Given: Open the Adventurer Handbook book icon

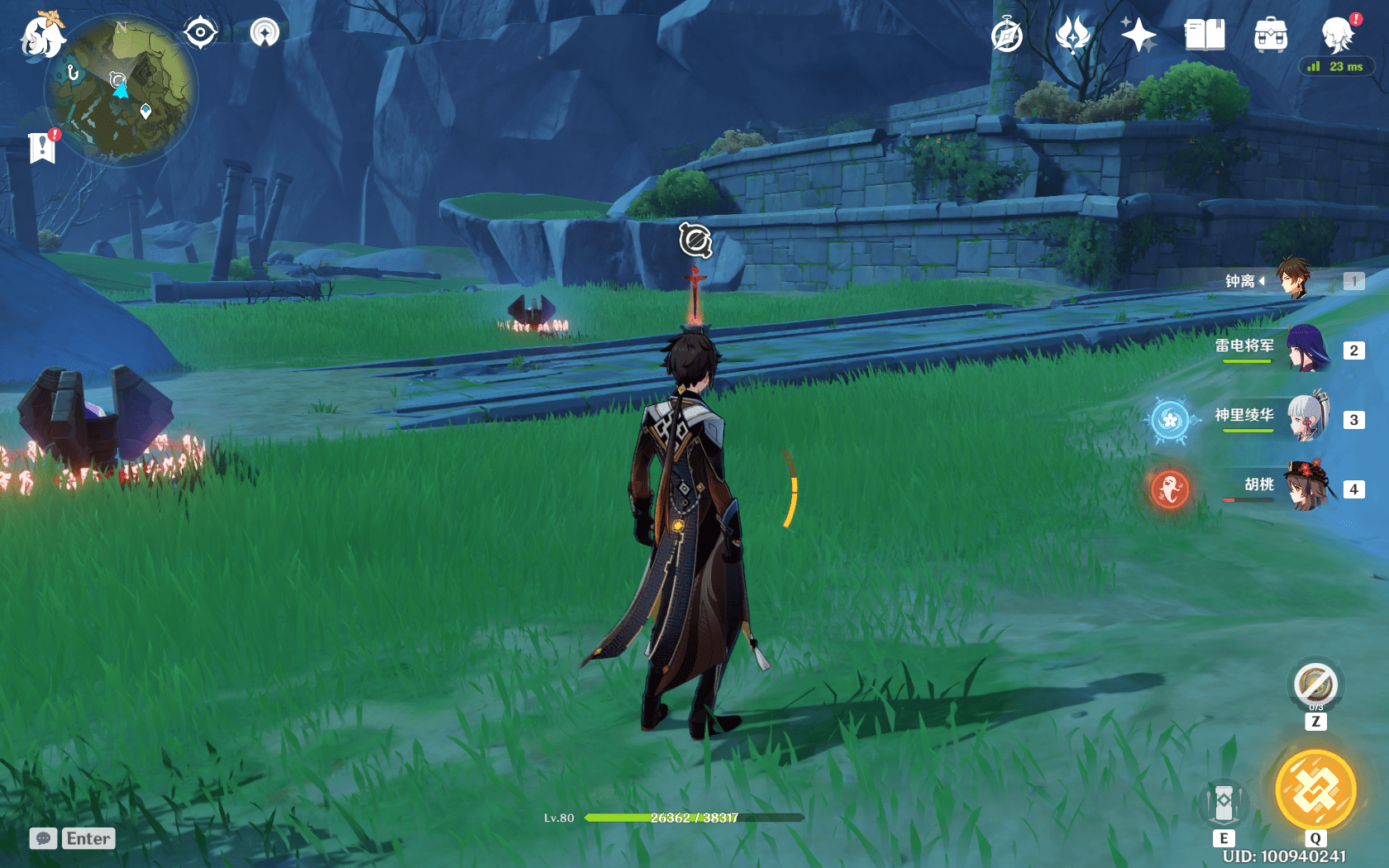Looking at the screenshot, I should point(1205,36).
